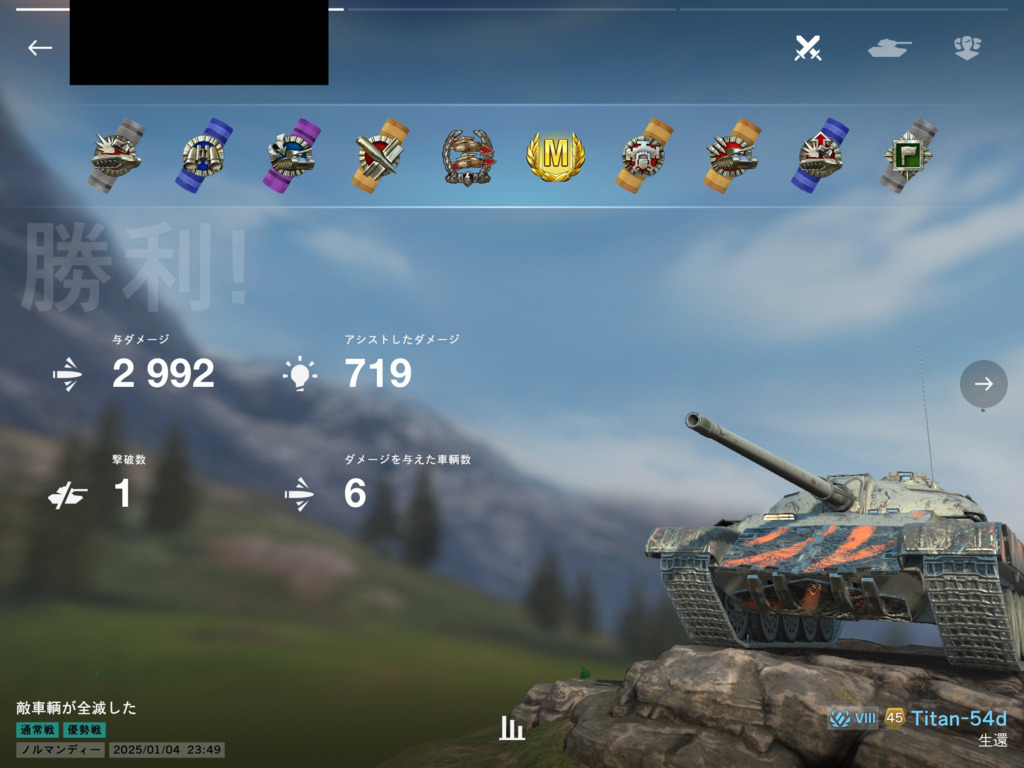Select the purple-ribbon tank medal
1024x768 pixels.
(292, 156)
